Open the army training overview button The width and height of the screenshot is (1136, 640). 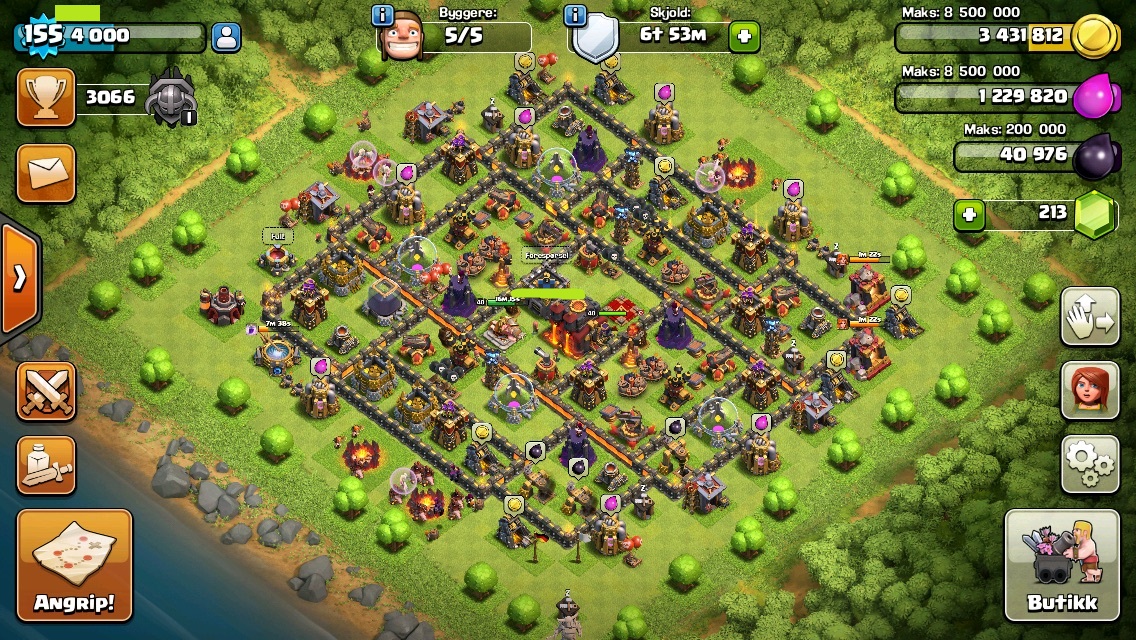point(45,464)
